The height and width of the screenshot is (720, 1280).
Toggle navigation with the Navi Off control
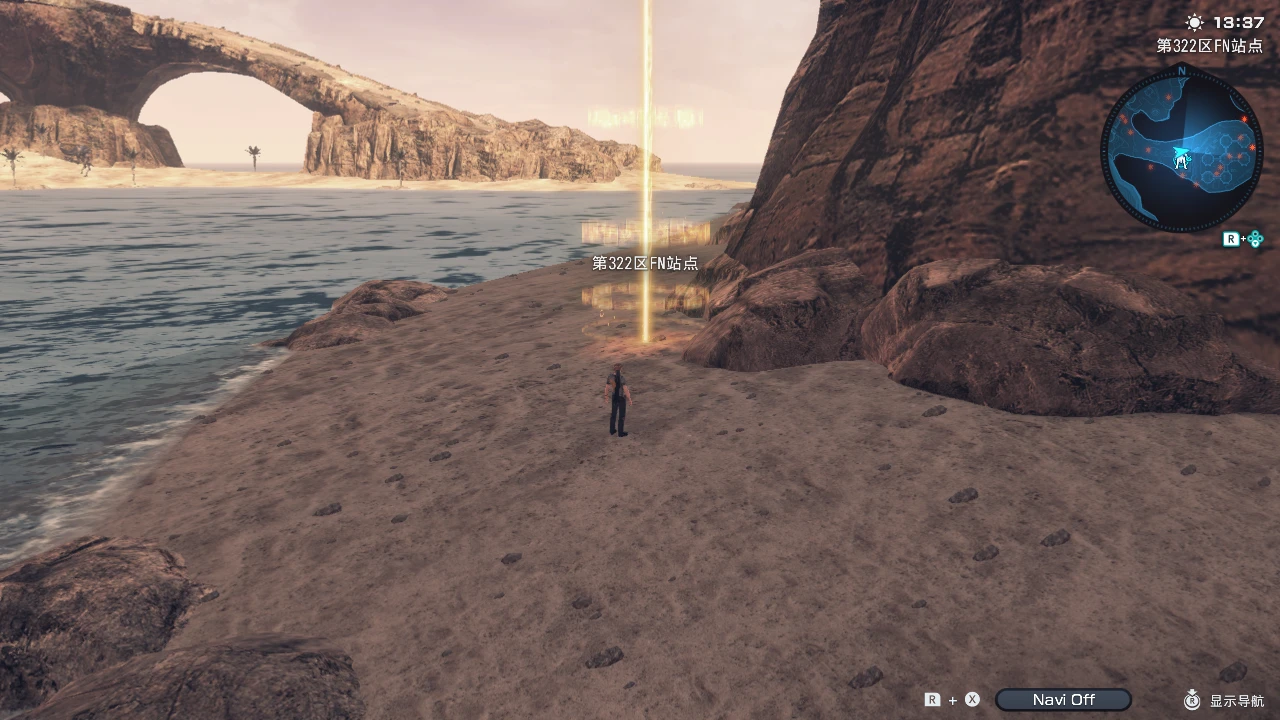pyautogui.click(x=1063, y=699)
